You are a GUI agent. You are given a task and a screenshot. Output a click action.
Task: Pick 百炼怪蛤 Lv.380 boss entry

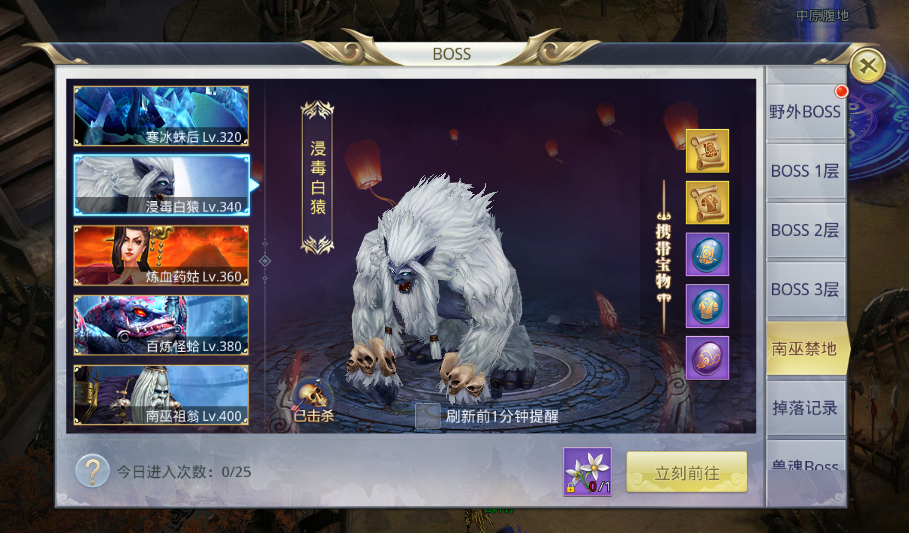[161, 325]
